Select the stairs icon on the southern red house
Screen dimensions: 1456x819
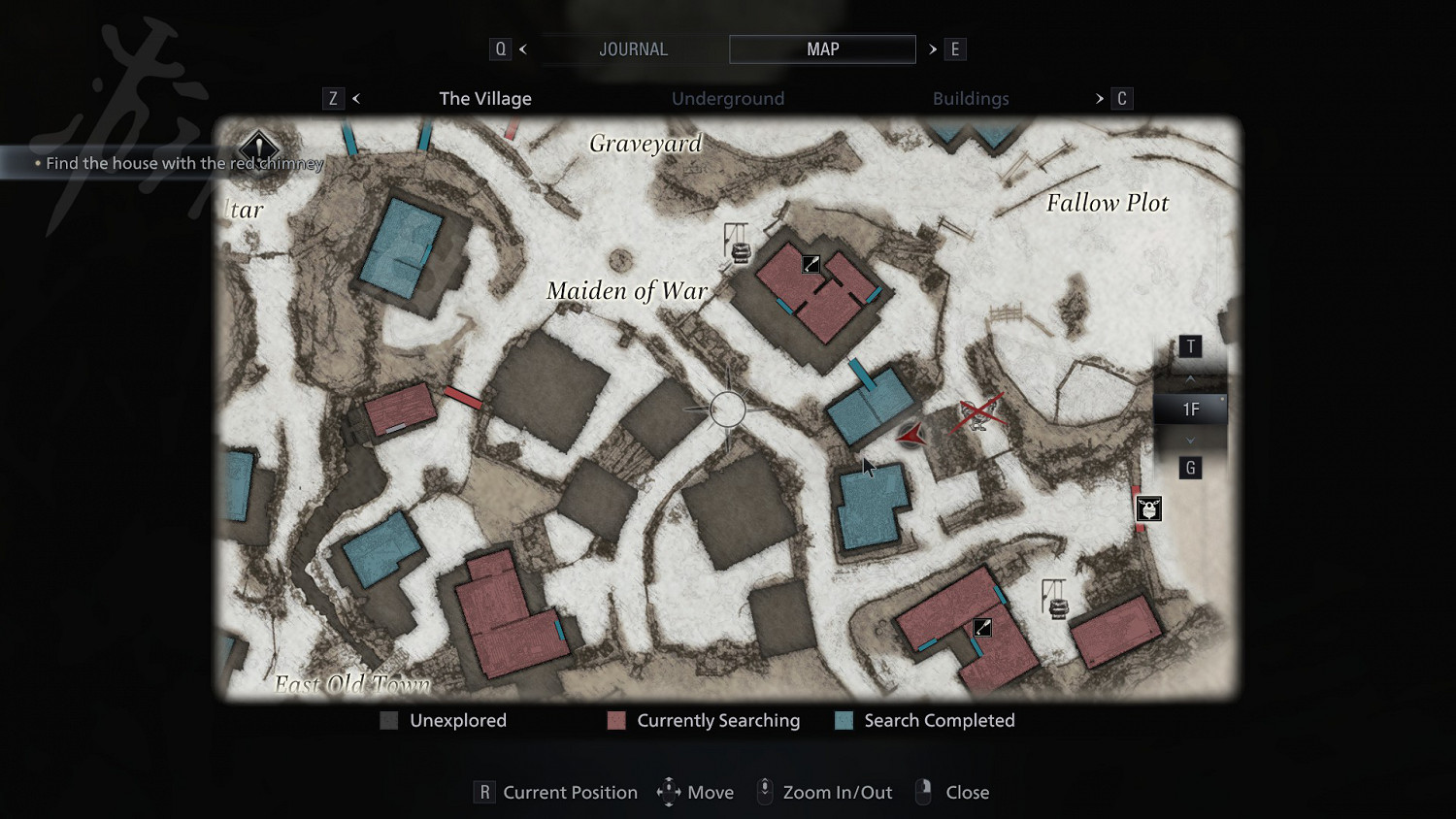pos(982,628)
